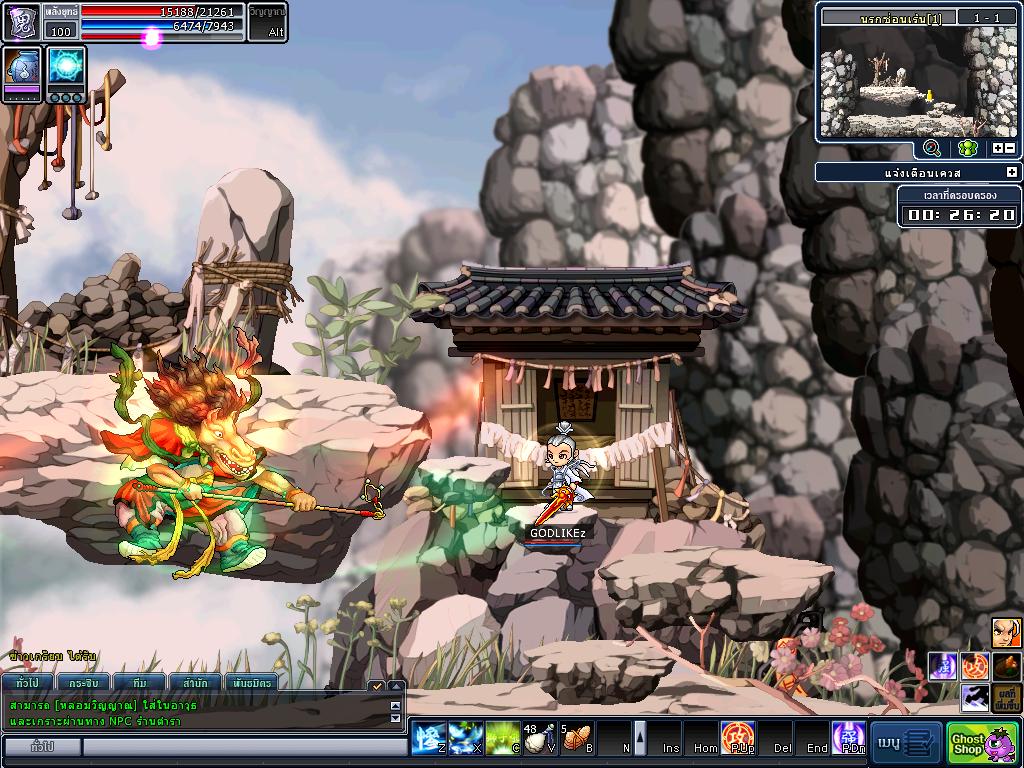Activate the red emblem skill on P.Up
This screenshot has height=768, width=1024.
pos(738,739)
